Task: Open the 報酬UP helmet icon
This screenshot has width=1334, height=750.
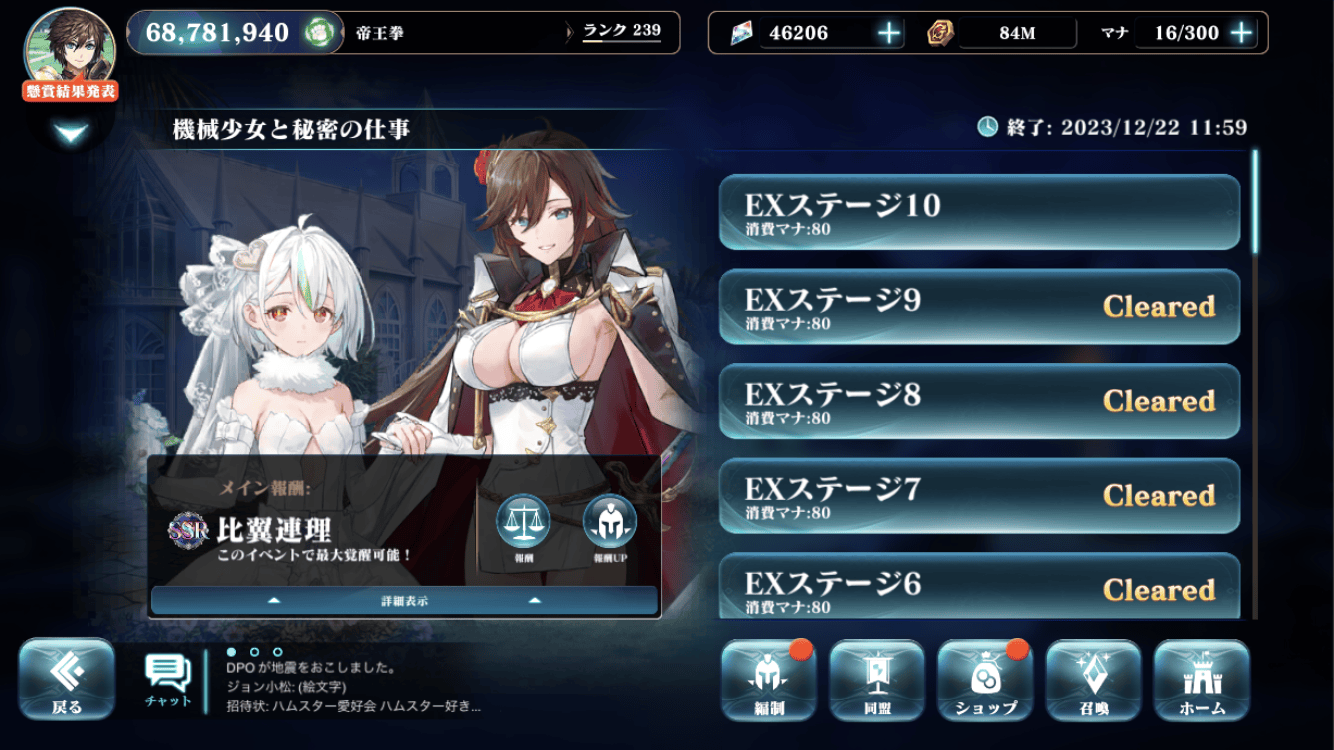Action: 609,524
